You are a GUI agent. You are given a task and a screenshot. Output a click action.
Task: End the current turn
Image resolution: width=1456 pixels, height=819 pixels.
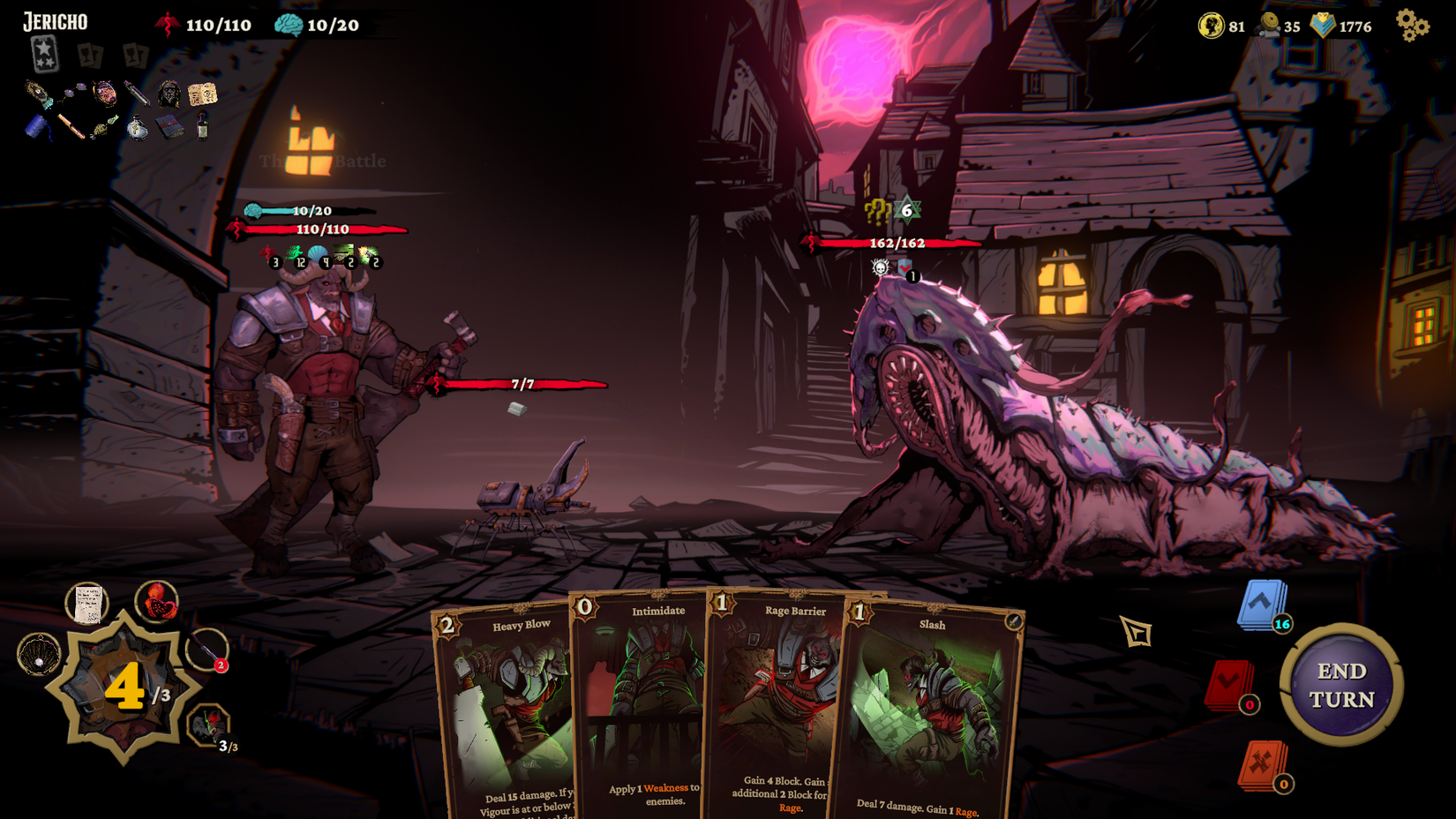pyautogui.click(x=1341, y=685)
